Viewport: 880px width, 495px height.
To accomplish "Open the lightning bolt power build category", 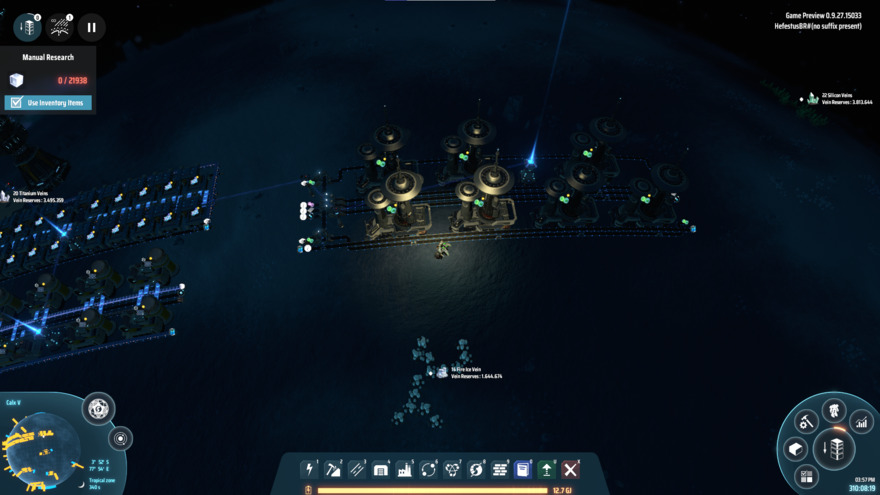I will tap(310, 469).
